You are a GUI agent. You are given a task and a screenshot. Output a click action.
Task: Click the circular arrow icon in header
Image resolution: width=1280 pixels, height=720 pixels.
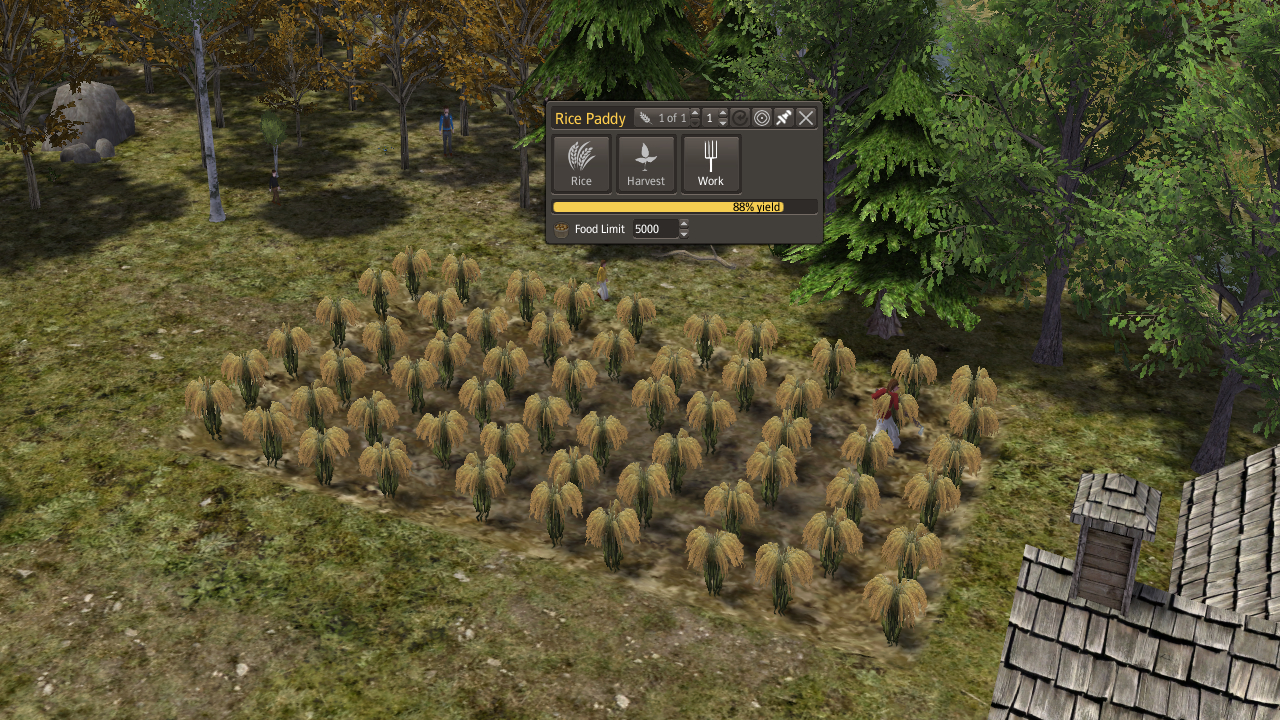740,118
